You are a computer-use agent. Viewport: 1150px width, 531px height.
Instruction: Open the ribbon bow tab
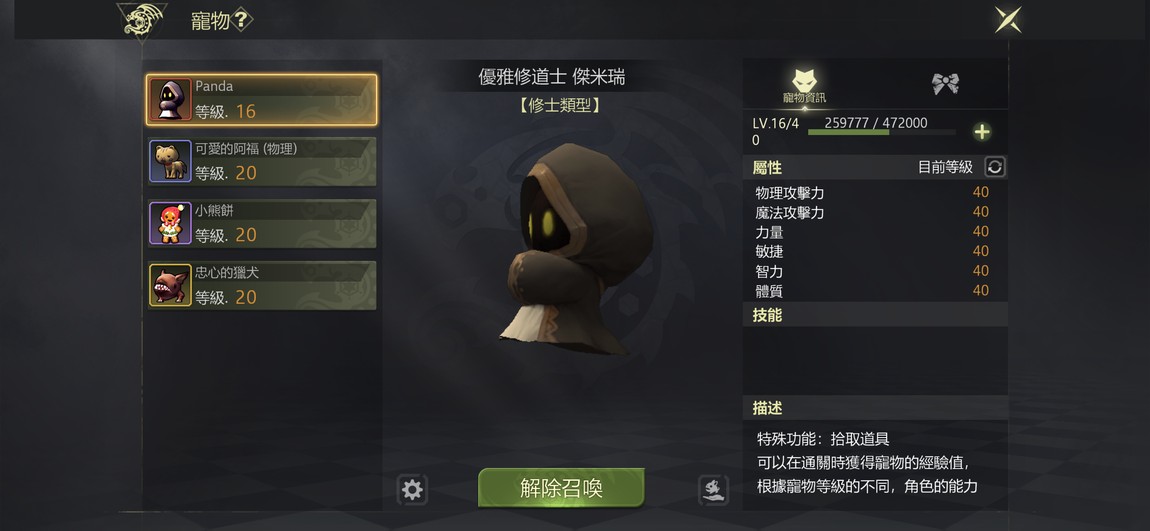[x=945, y=84]
